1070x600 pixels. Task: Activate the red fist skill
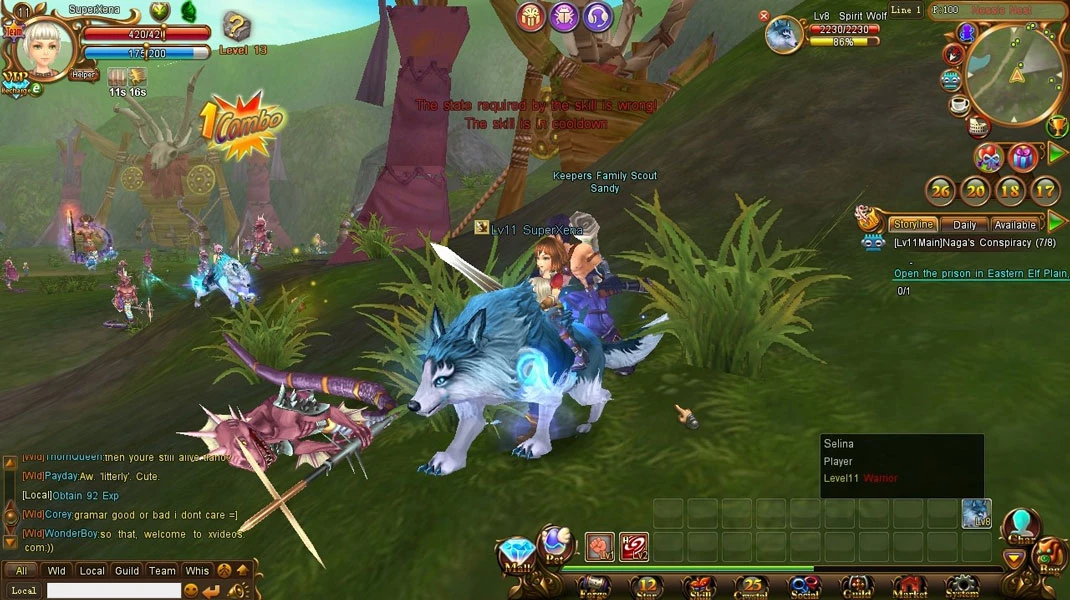tap(599, 547)
